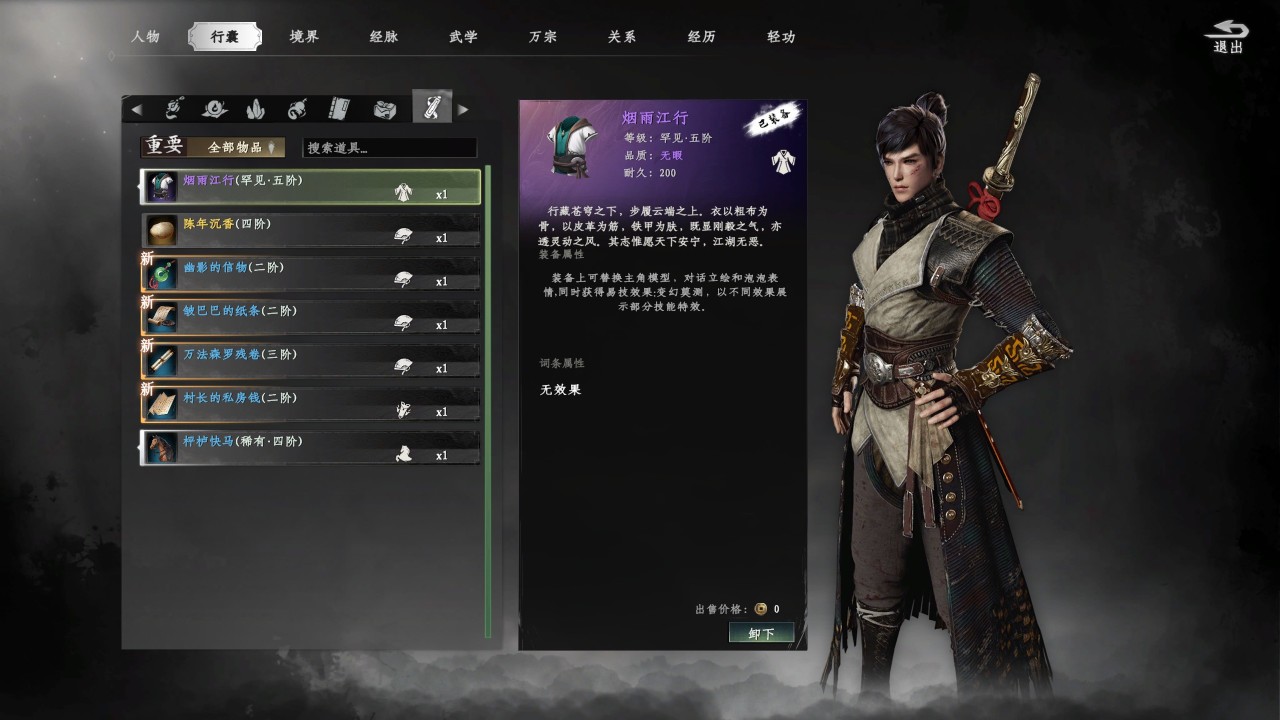1280x720 pixels.
Task: Open the flame seal item category icon
Action: coord(215,107)
